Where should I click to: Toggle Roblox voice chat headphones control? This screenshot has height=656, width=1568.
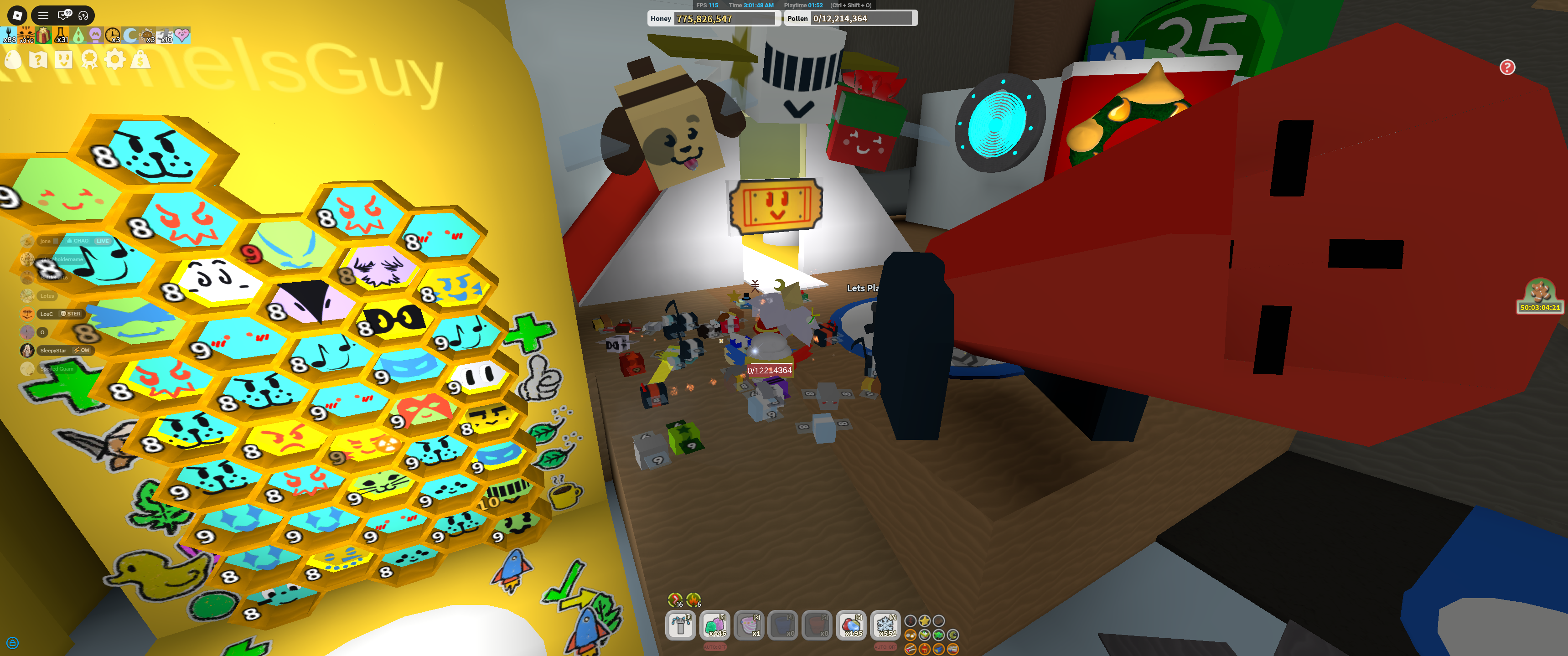point(83,16)
